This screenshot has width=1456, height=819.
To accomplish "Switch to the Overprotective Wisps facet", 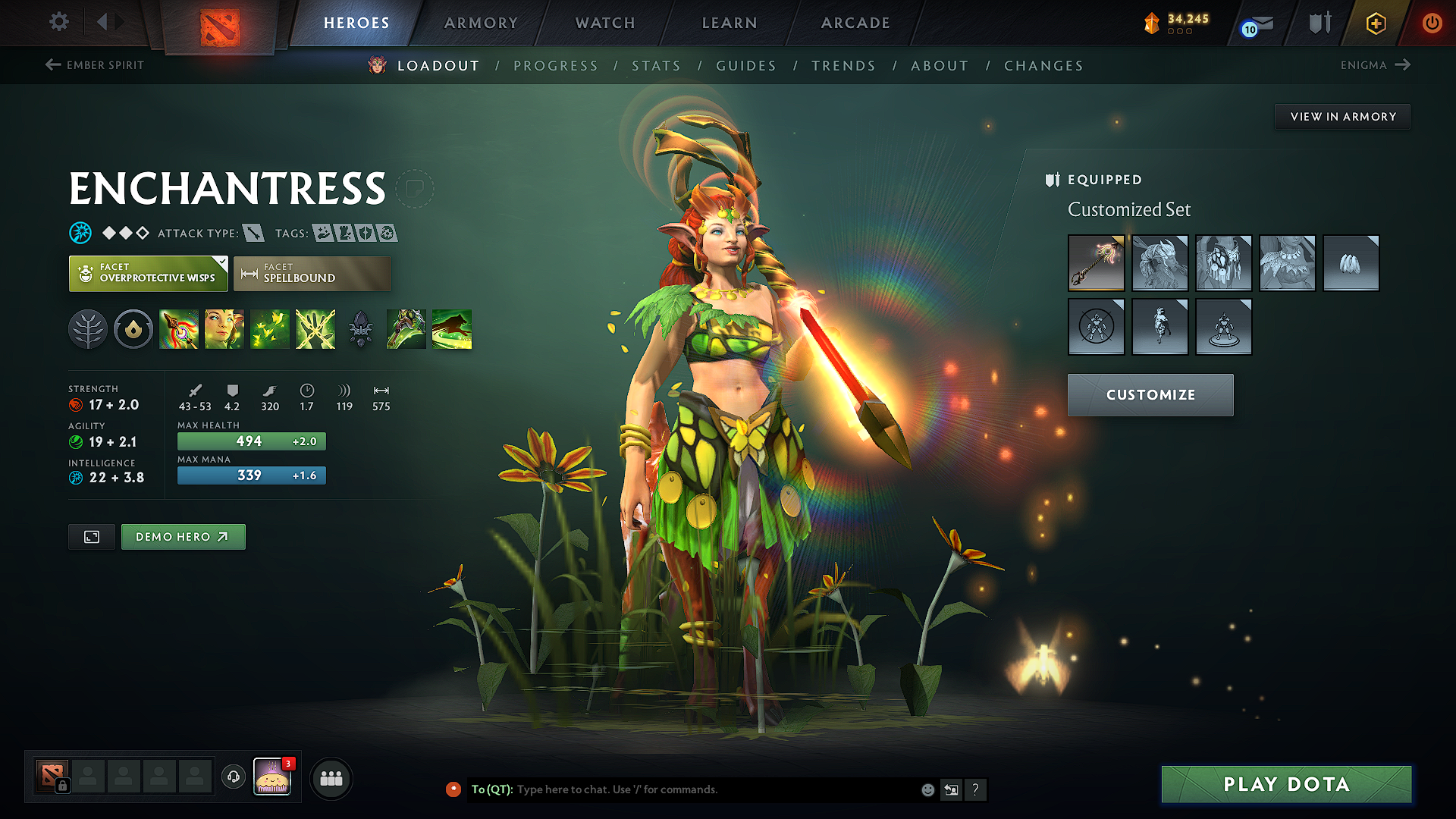I will [x=148, y=273].
